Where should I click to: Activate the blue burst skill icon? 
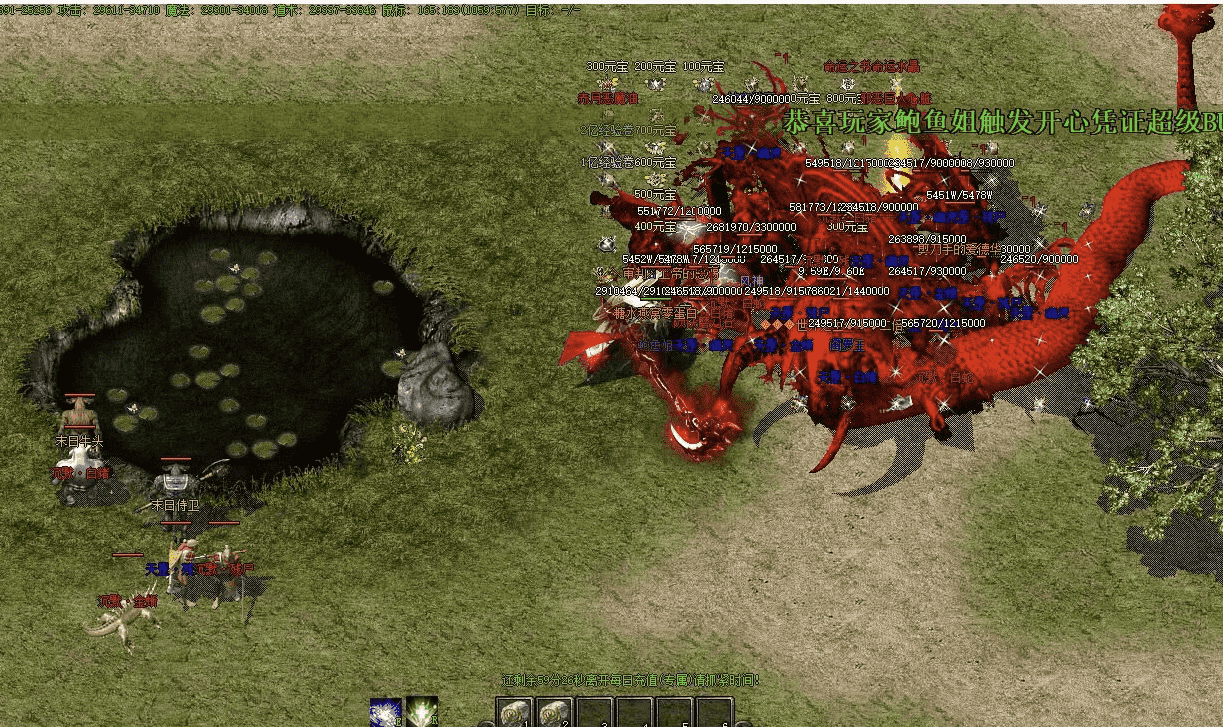coord(385,712)
